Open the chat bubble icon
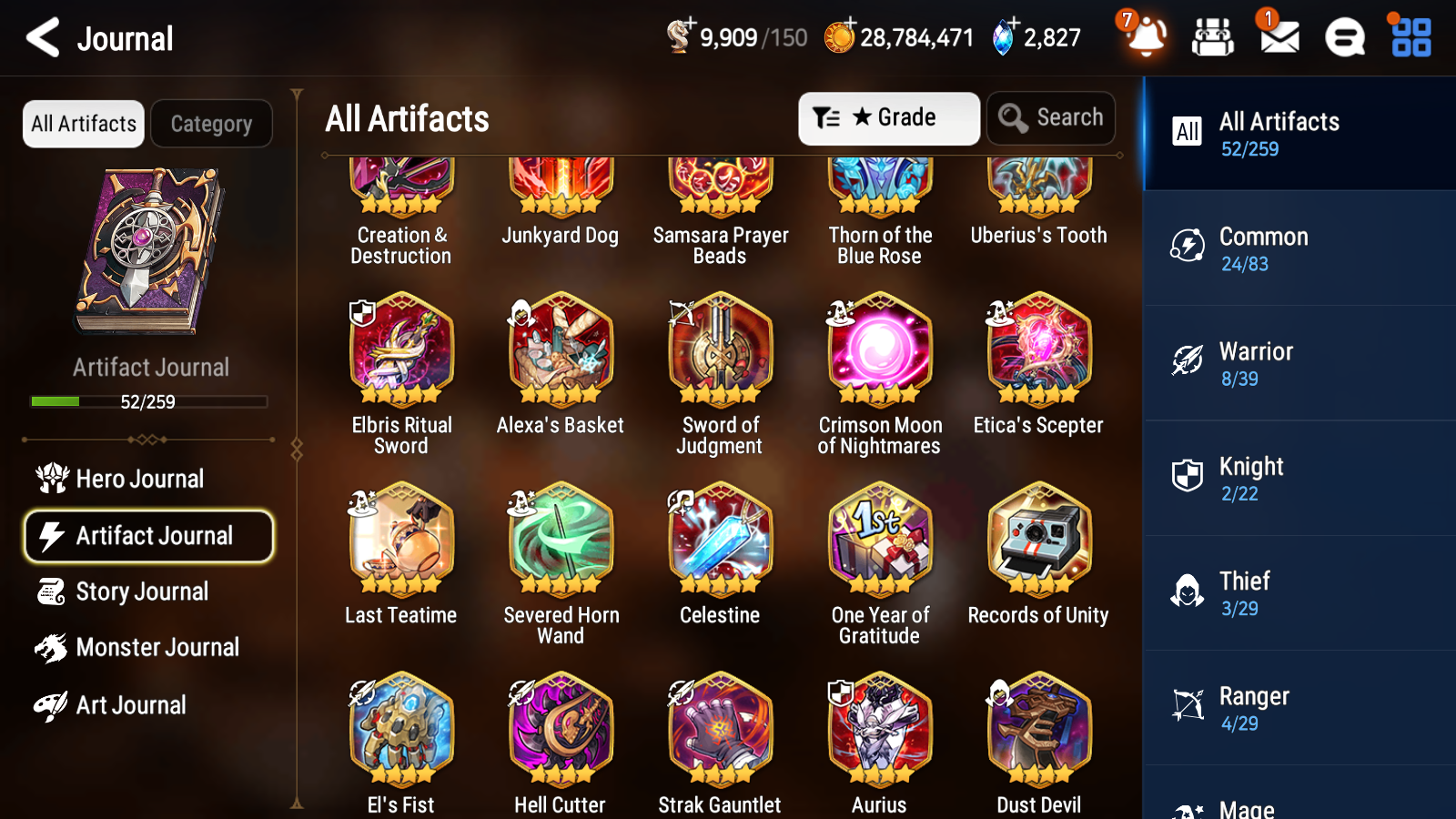 [x=1343, y=38]
